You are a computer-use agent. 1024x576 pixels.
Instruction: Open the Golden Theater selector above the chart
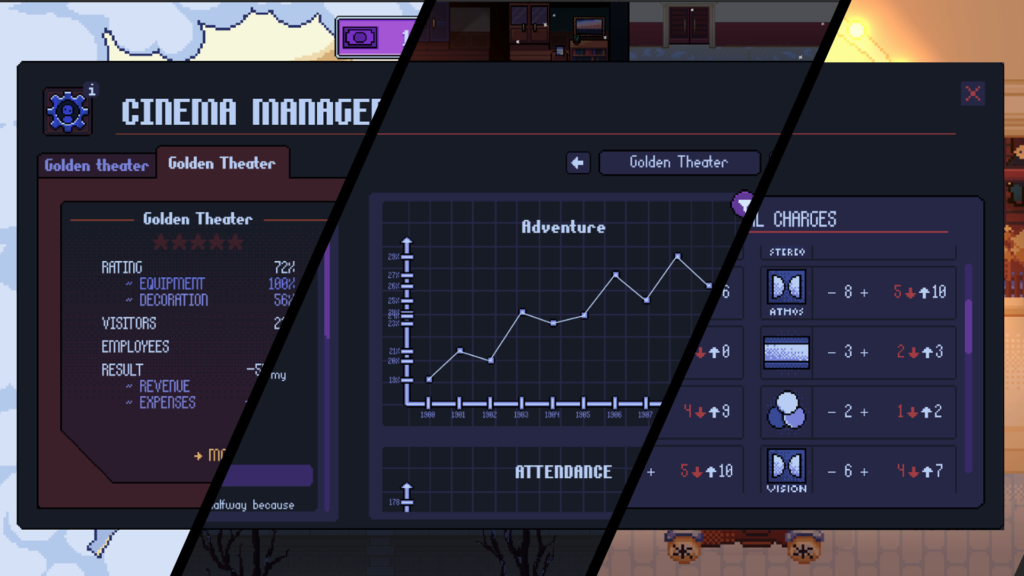(679, 163)
